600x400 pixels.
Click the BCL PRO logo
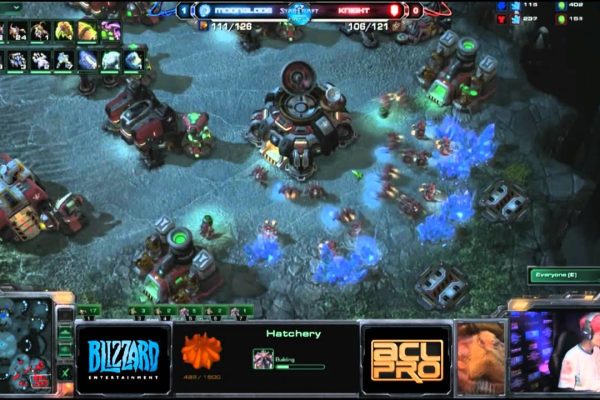[x=405, y=357]
